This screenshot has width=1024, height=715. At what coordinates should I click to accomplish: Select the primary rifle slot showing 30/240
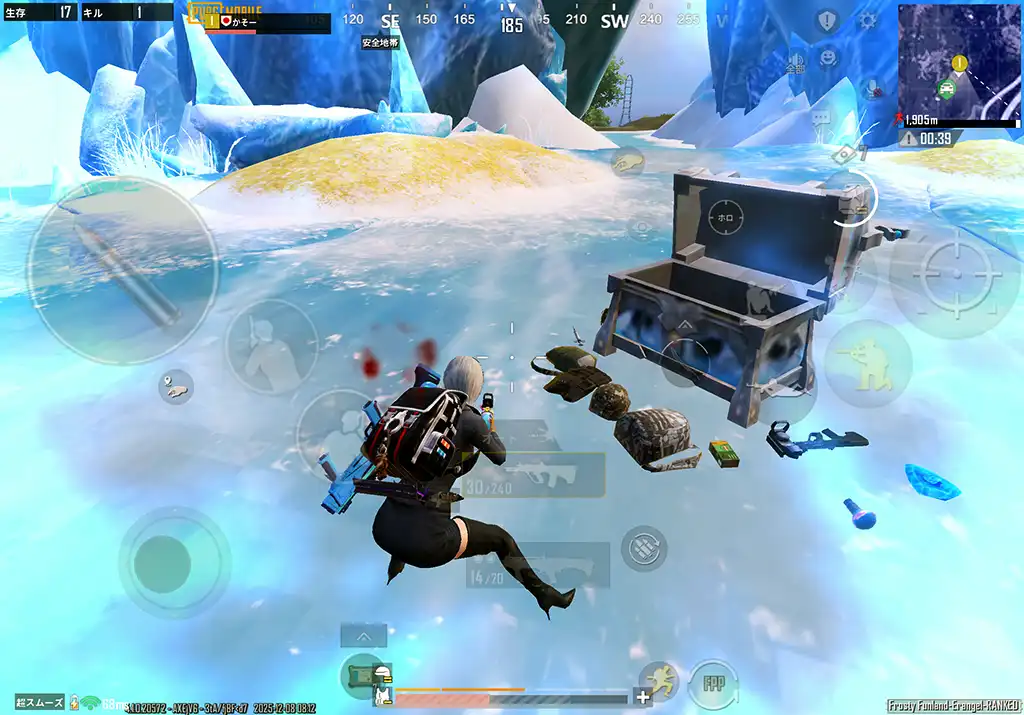click(x=541, y=474)
